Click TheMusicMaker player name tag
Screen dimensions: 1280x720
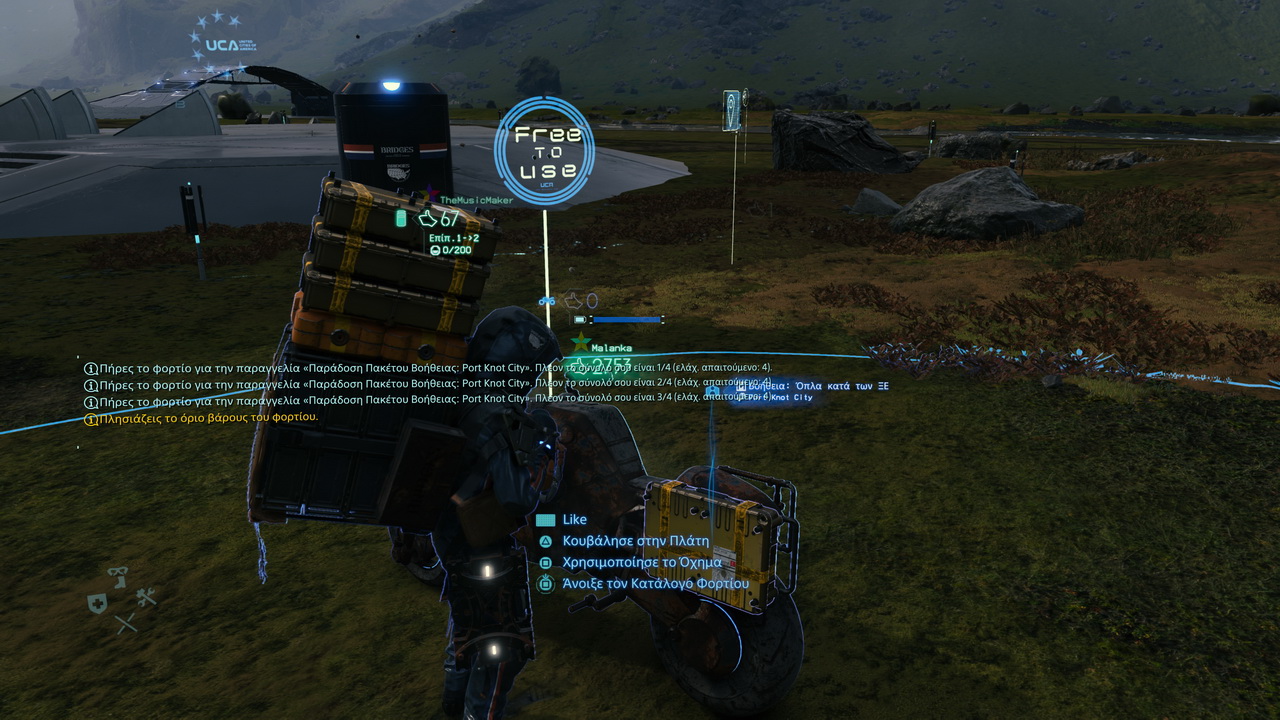(476, 200)
